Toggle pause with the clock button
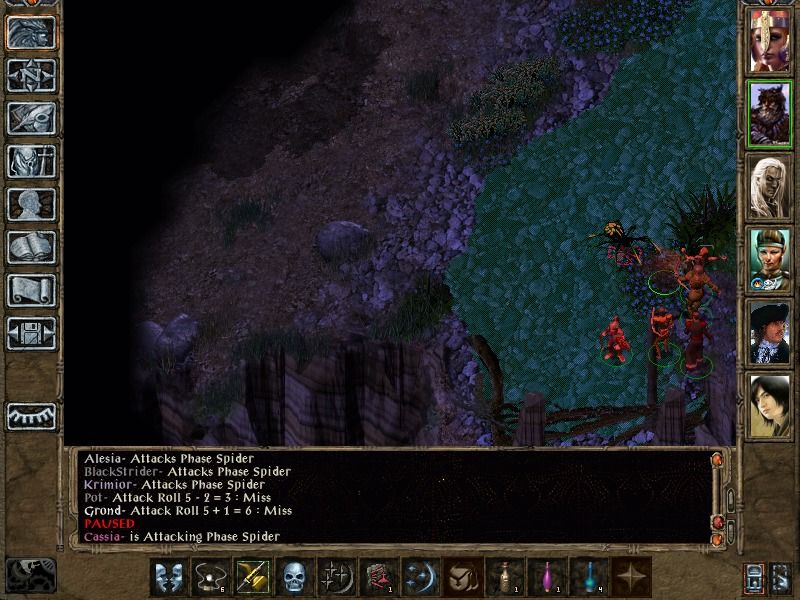 point(30,574)
